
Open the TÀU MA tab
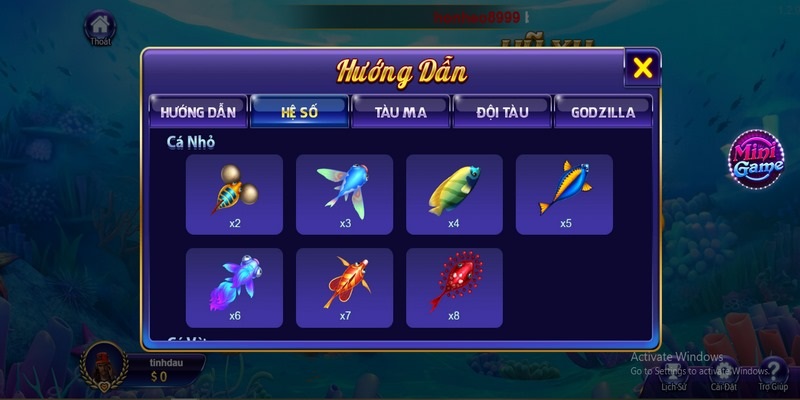click(401, 112)
